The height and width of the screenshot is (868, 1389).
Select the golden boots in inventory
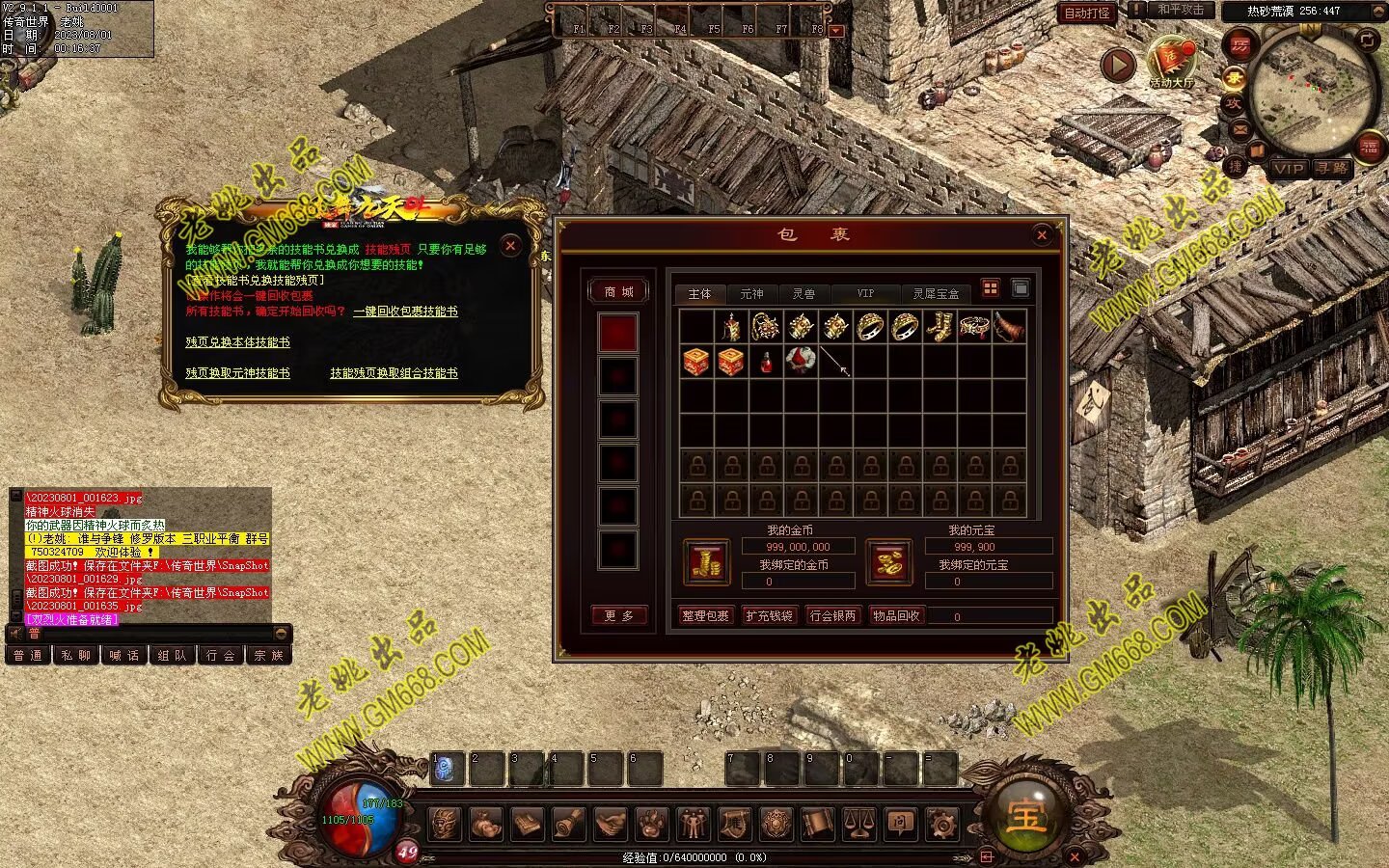point(939,327)
